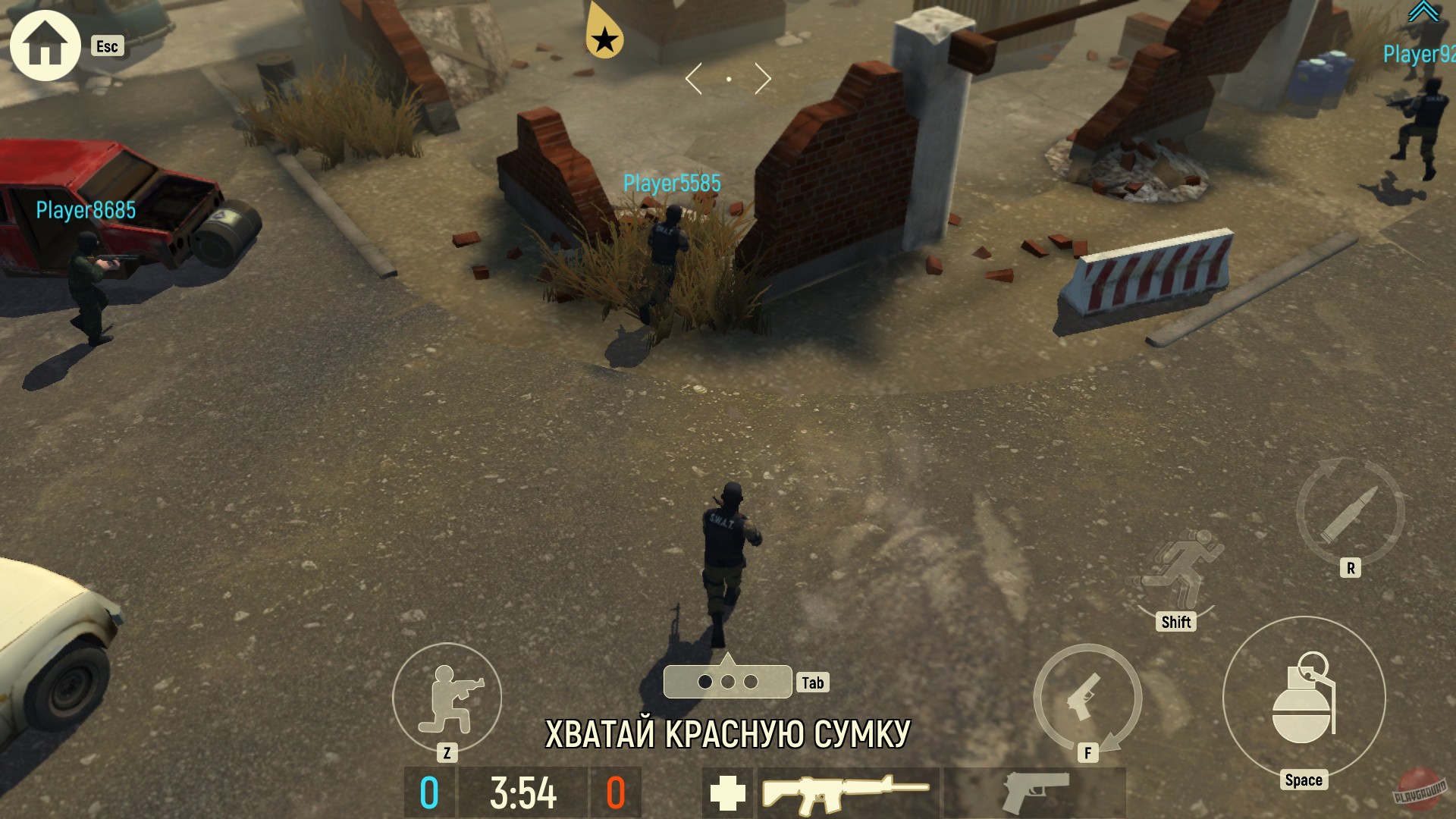Open the game menu with Esc
The image size is (1456, 819).
107,46
